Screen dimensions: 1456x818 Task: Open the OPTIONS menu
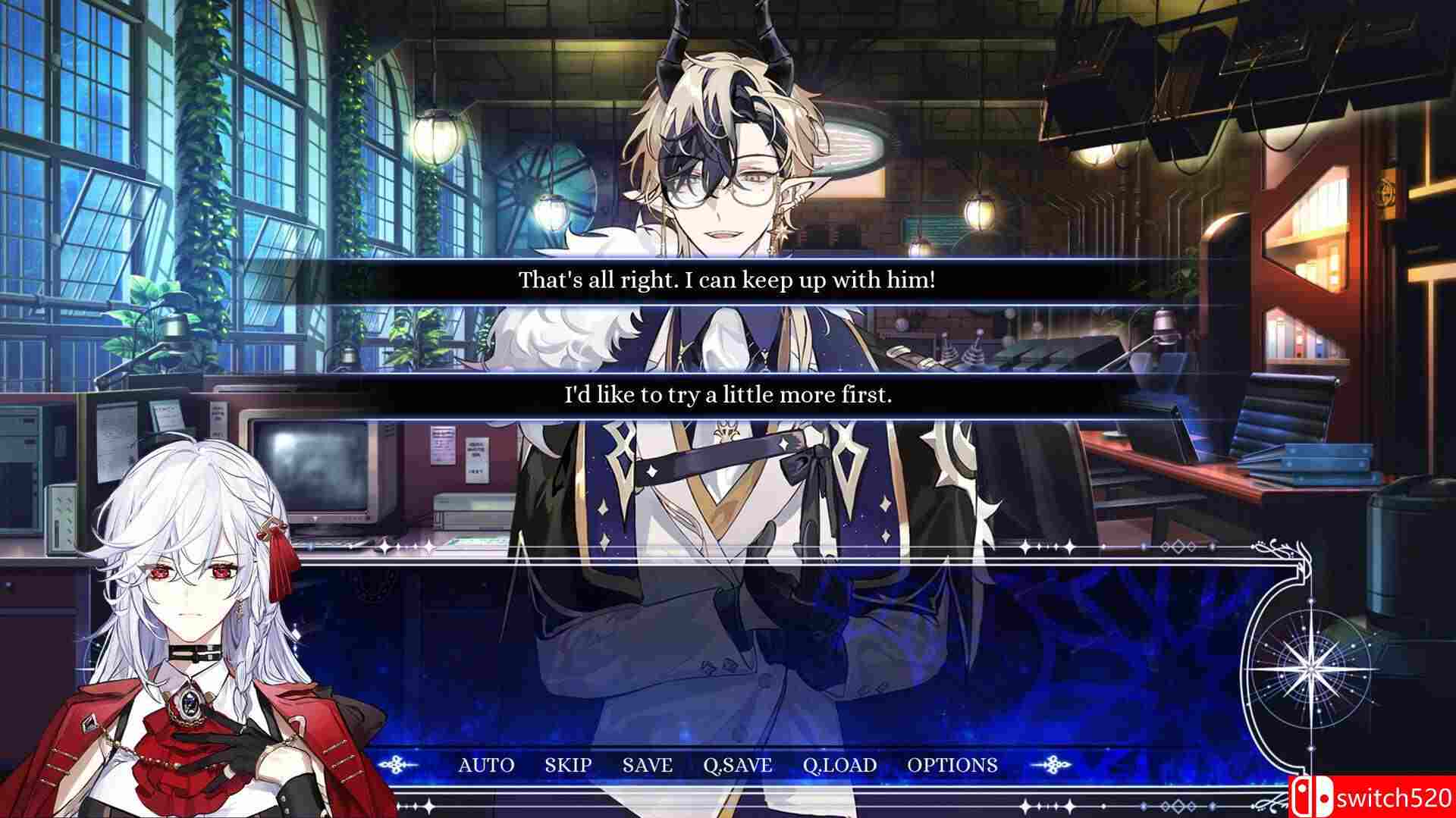952,765
